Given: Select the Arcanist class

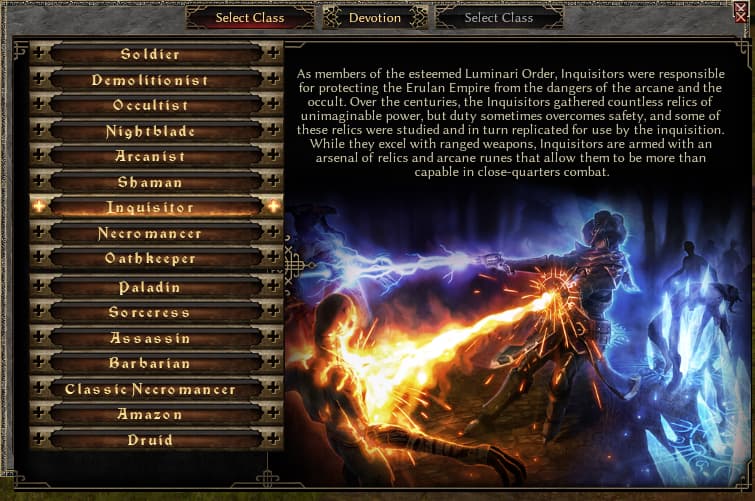Looking at the screenshot, I should (x=151, y=156).
